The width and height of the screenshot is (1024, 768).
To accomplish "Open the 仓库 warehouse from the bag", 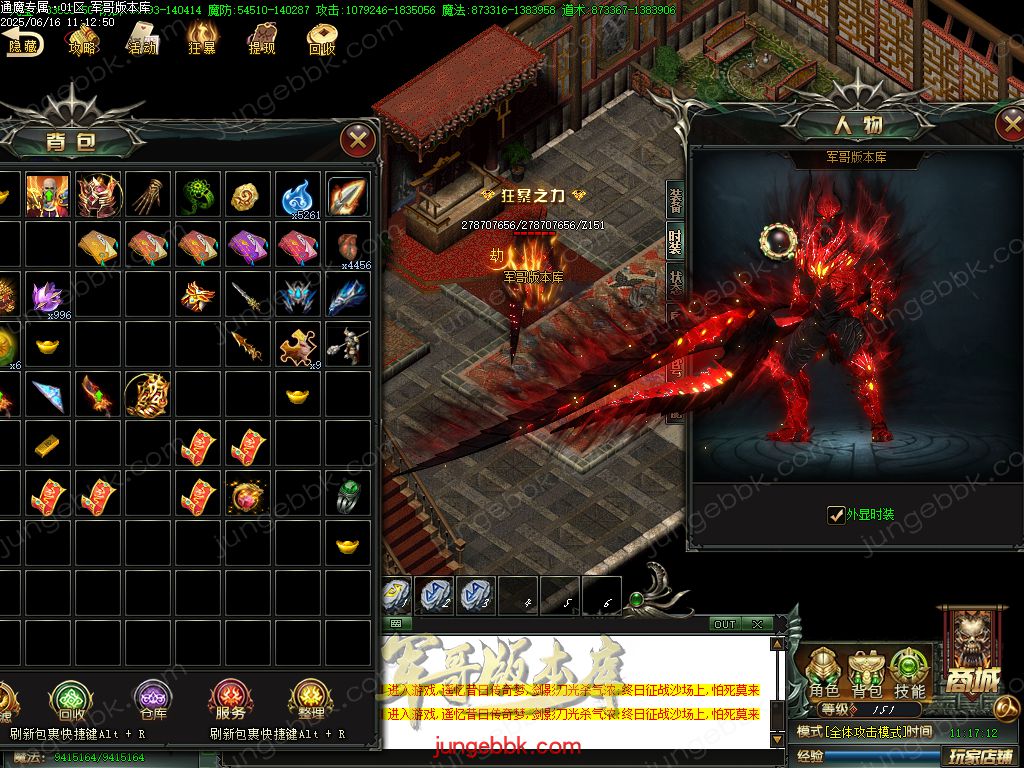I will point(152,700).
